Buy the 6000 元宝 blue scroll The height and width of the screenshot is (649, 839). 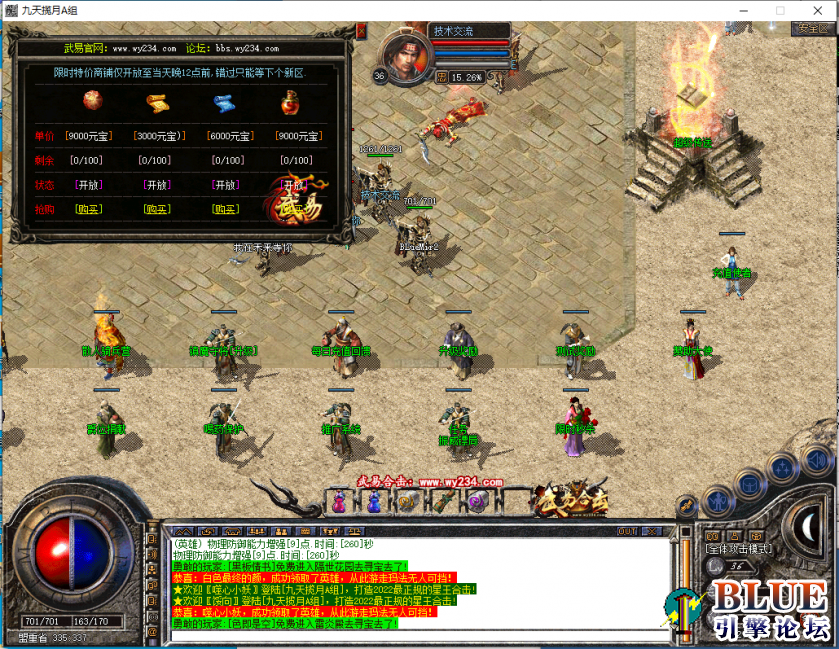click(x=225, y=209)
